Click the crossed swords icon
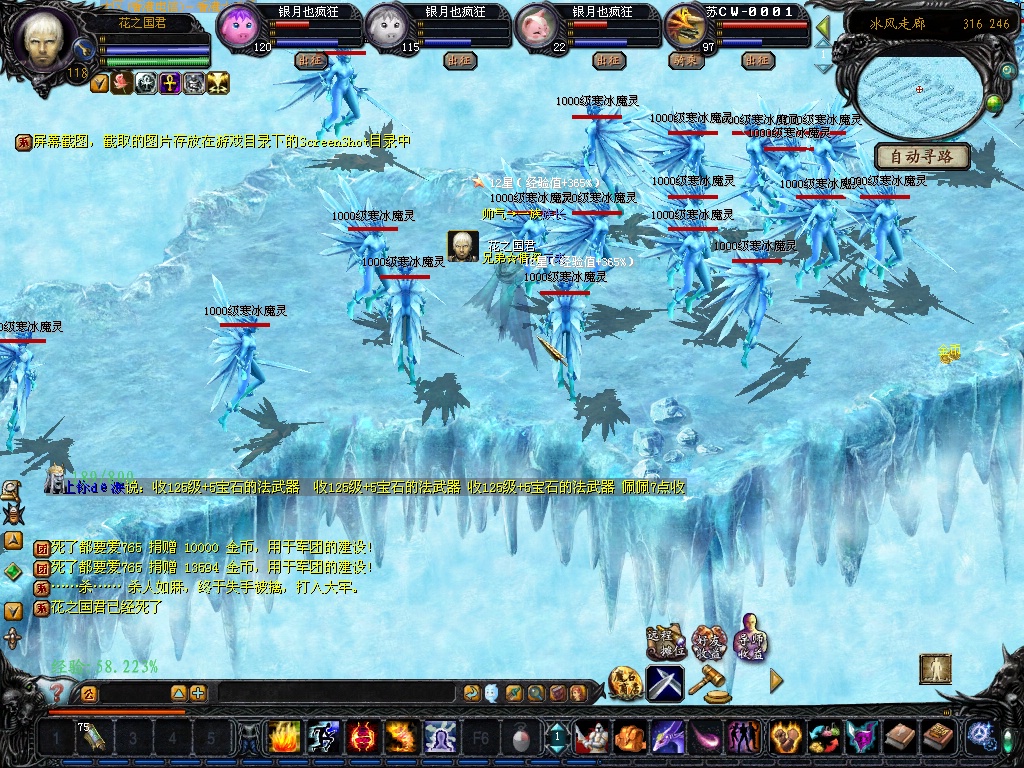This screenshot has height=768, width=1024. click(665, 683)
